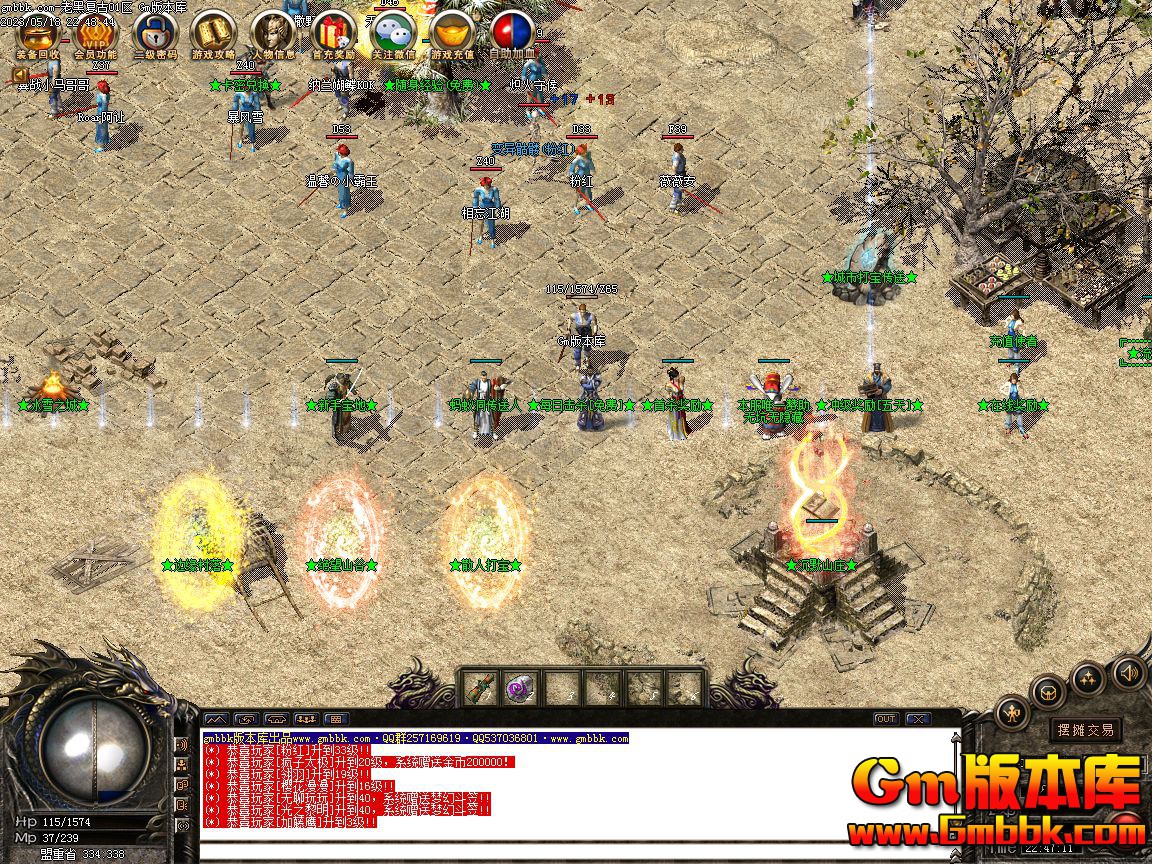Claim the 首充奖励 gift box

tap(333, 32)
